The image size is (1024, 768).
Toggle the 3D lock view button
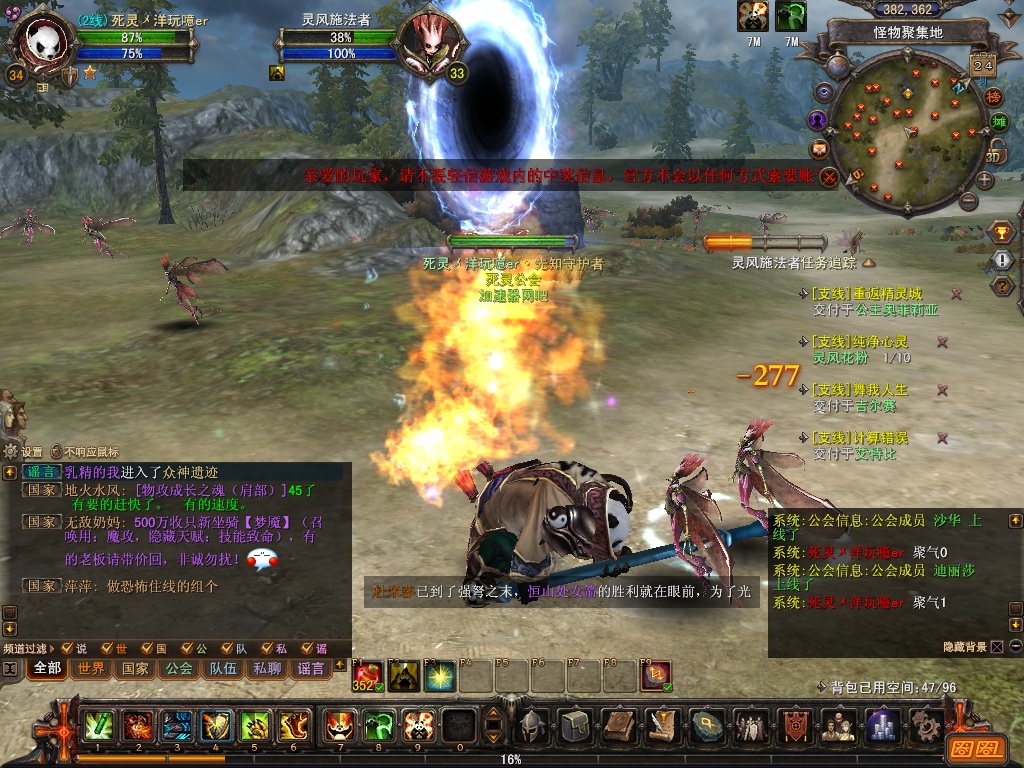[994, 153]
